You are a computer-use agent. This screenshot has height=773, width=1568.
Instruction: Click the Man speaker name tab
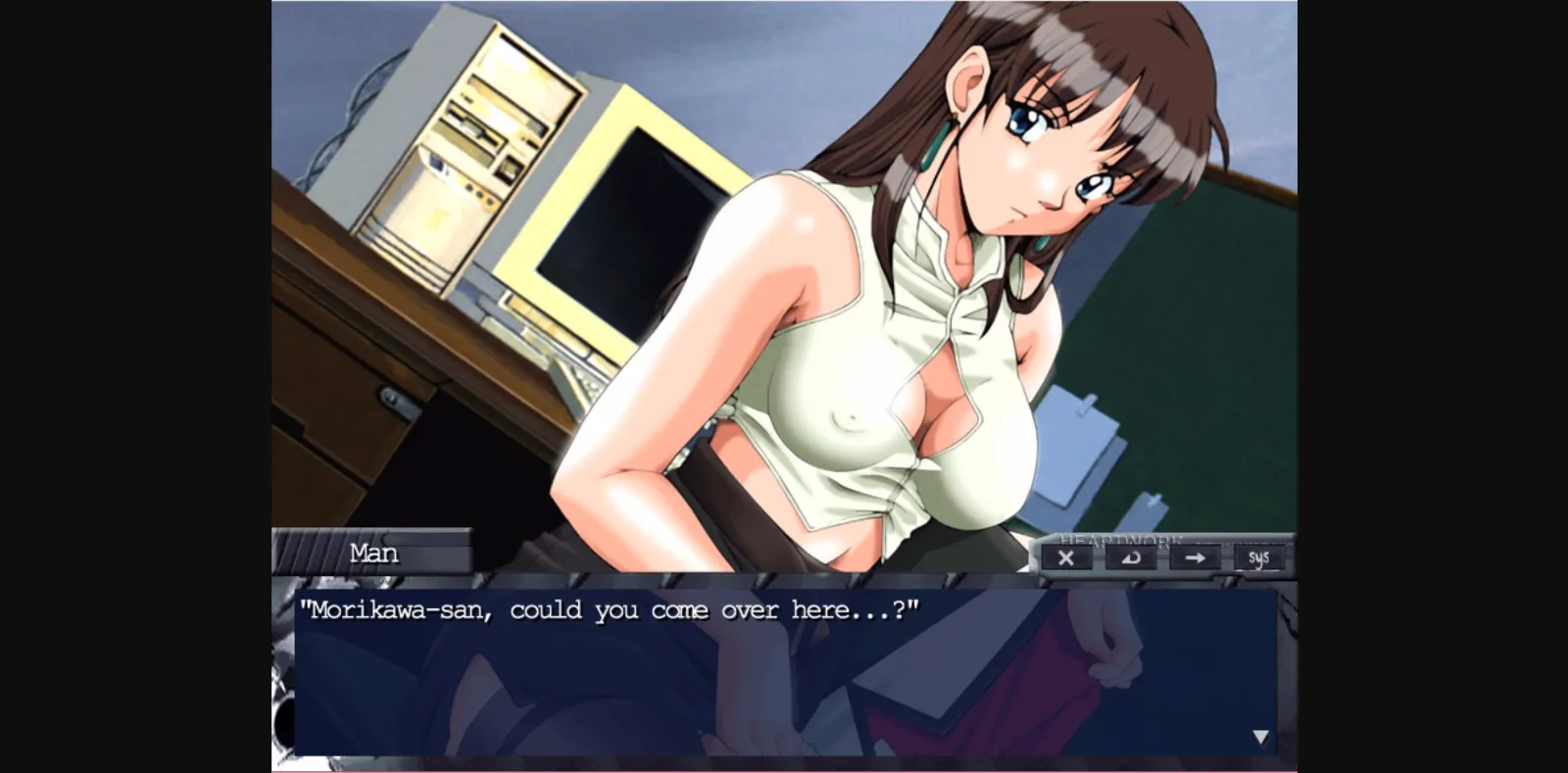click(x=375, y=554)
